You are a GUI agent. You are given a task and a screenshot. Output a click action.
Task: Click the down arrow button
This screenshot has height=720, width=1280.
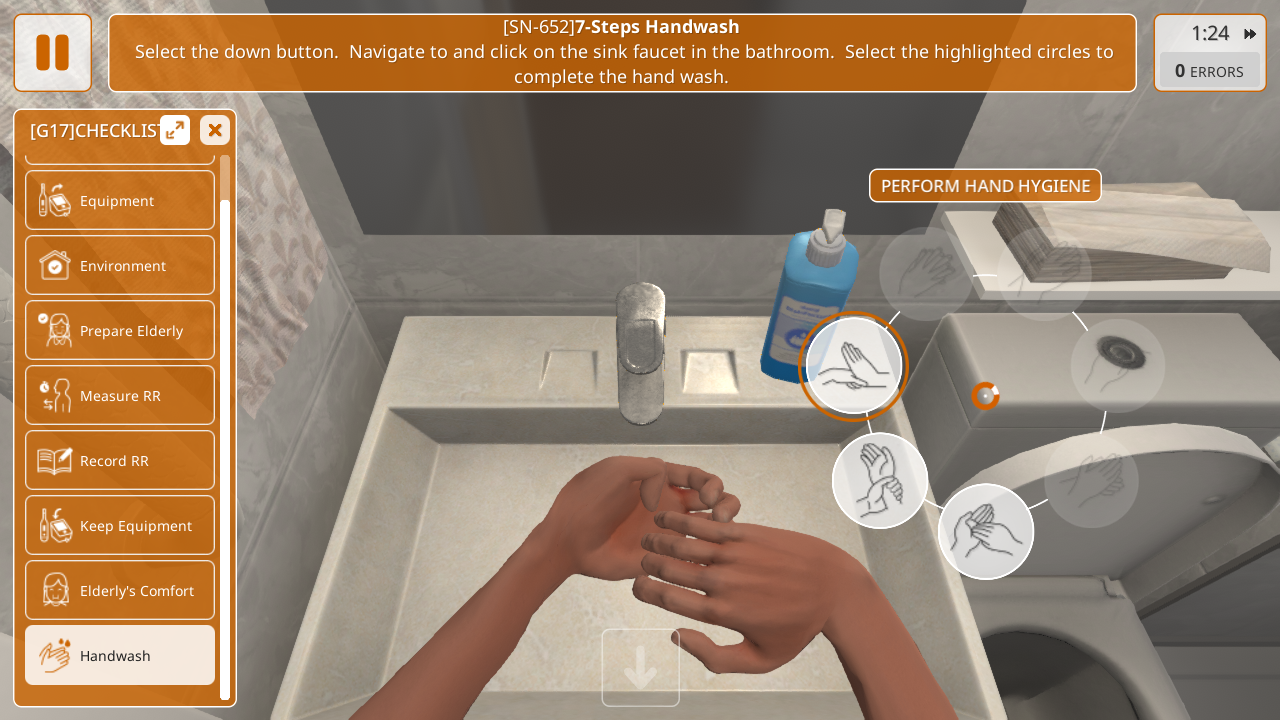click(640, 668)
